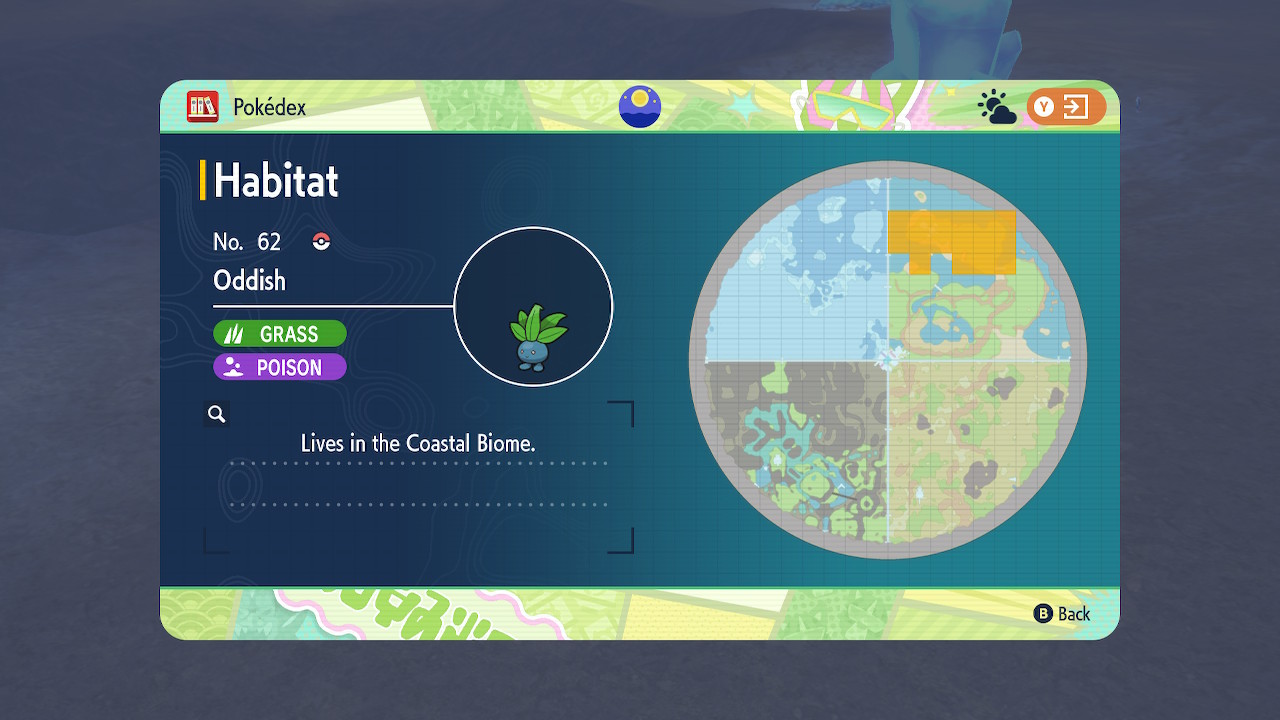Click the Poké Ball caught indicator
1280x720 pixels.
click(x=321, y=241)
